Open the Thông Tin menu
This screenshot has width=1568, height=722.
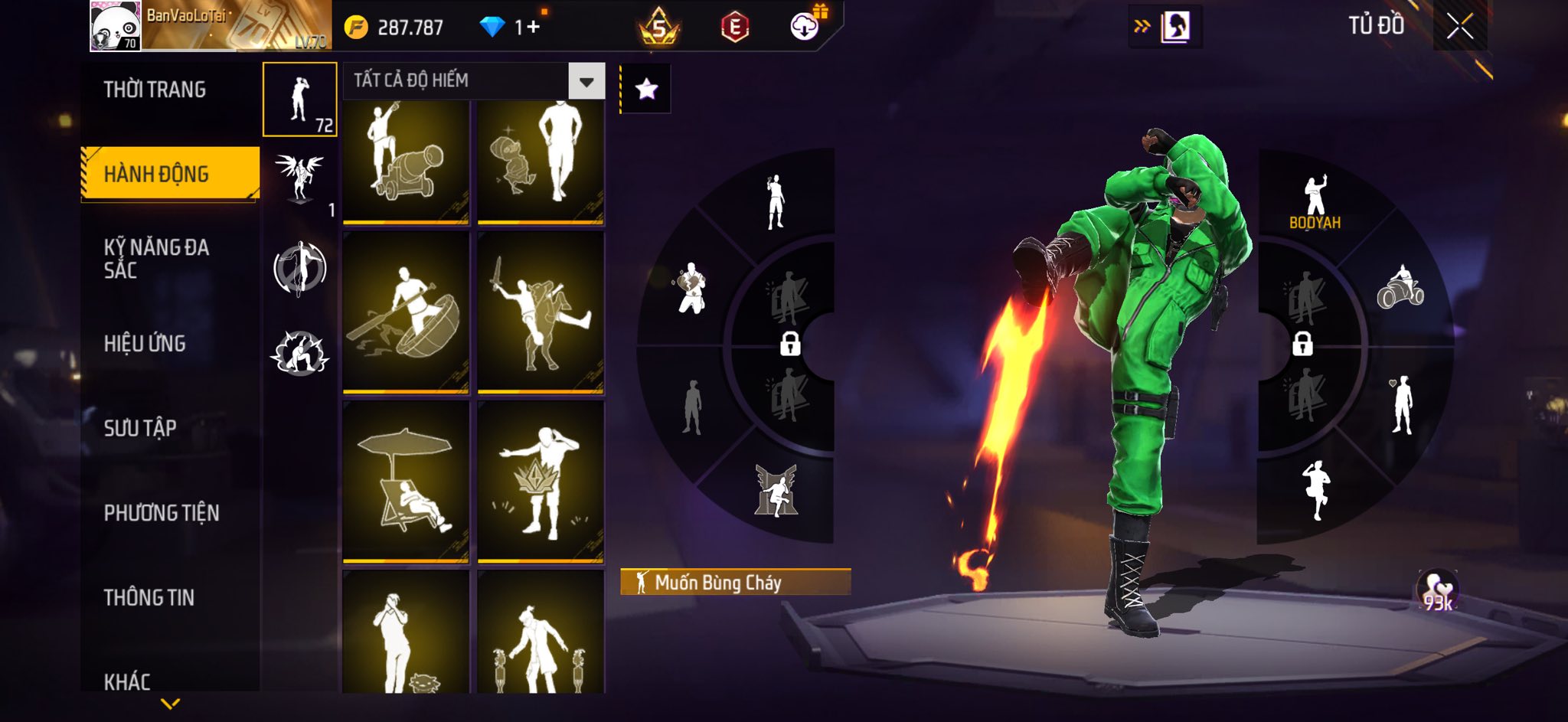149,597
